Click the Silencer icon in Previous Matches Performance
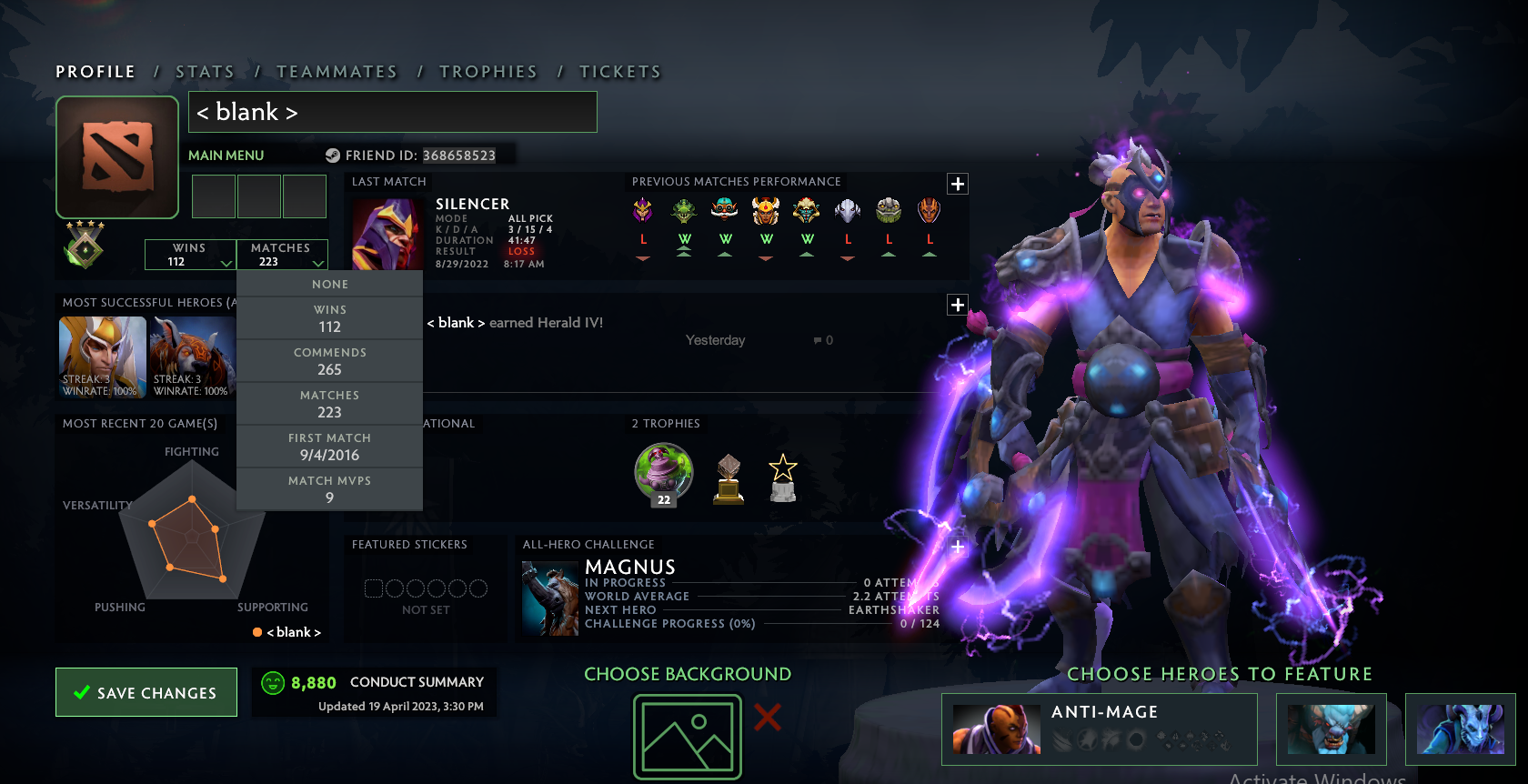This screenshot has height=784, width=1528. tap(643, 209)
